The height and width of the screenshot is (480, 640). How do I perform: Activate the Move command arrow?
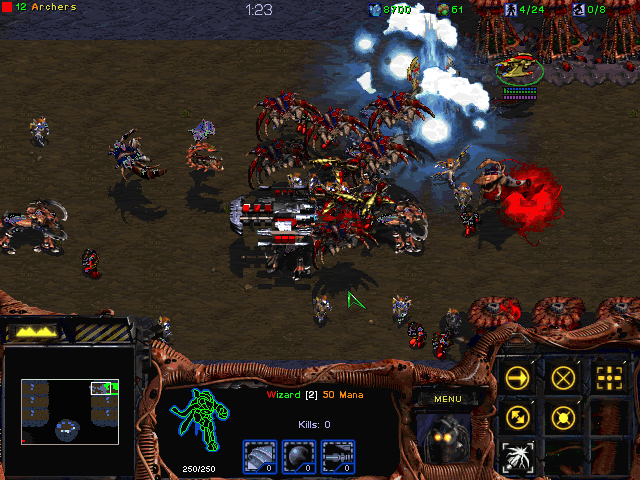[x=518, y=377]
